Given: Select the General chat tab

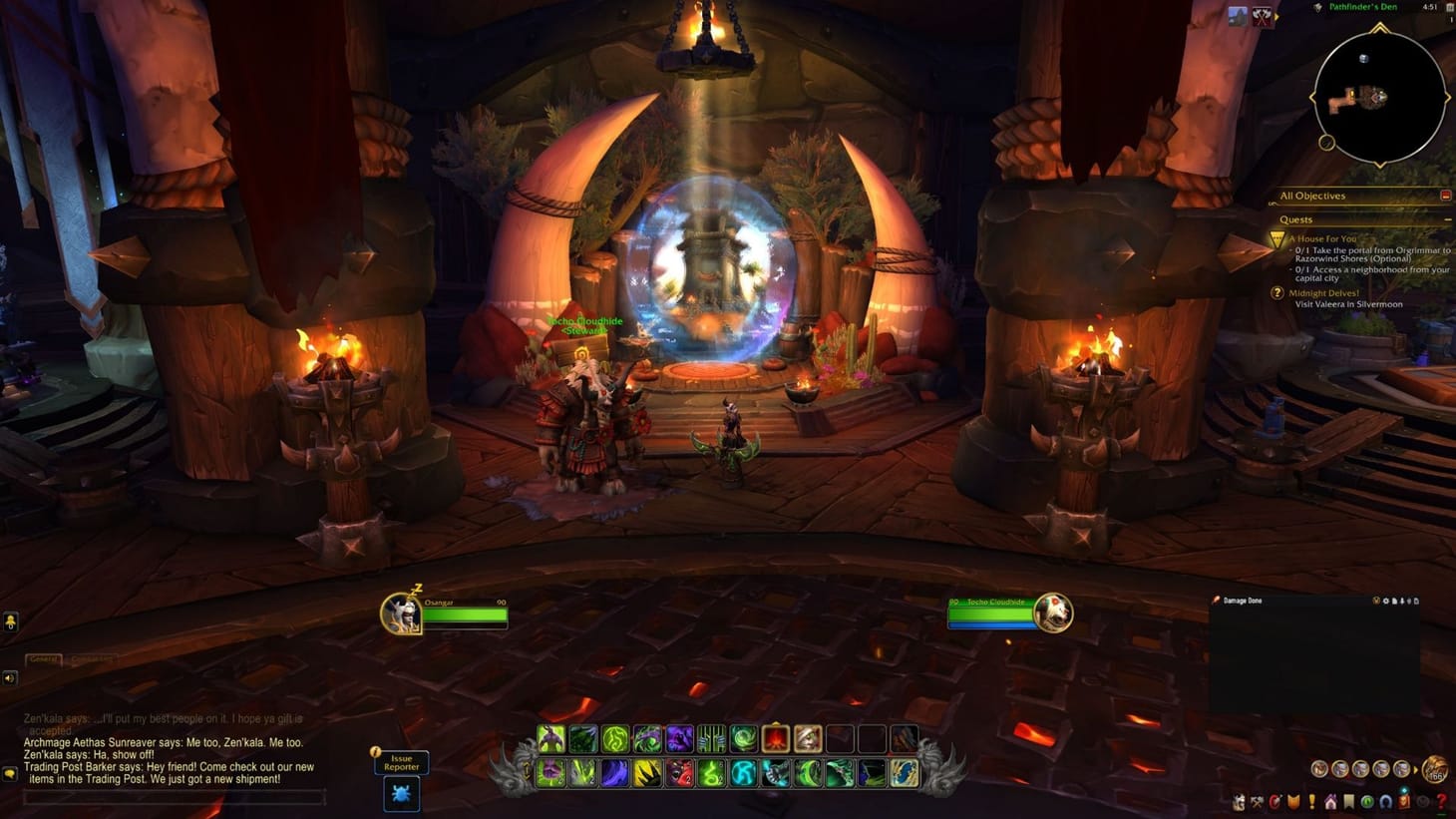Looking at the screenshot, I should tap(44, 658).
